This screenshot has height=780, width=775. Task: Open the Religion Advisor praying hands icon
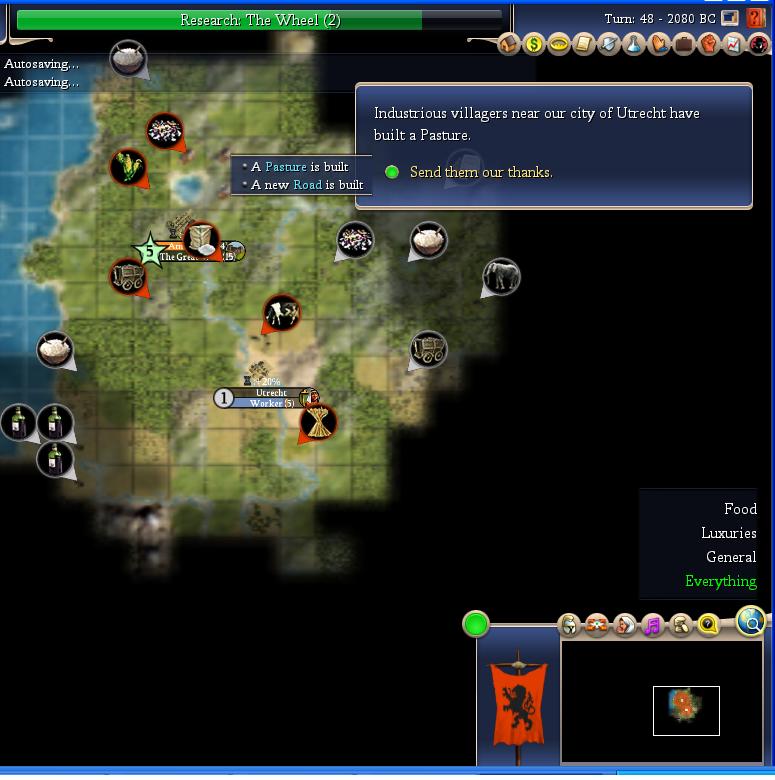[659, 45]
